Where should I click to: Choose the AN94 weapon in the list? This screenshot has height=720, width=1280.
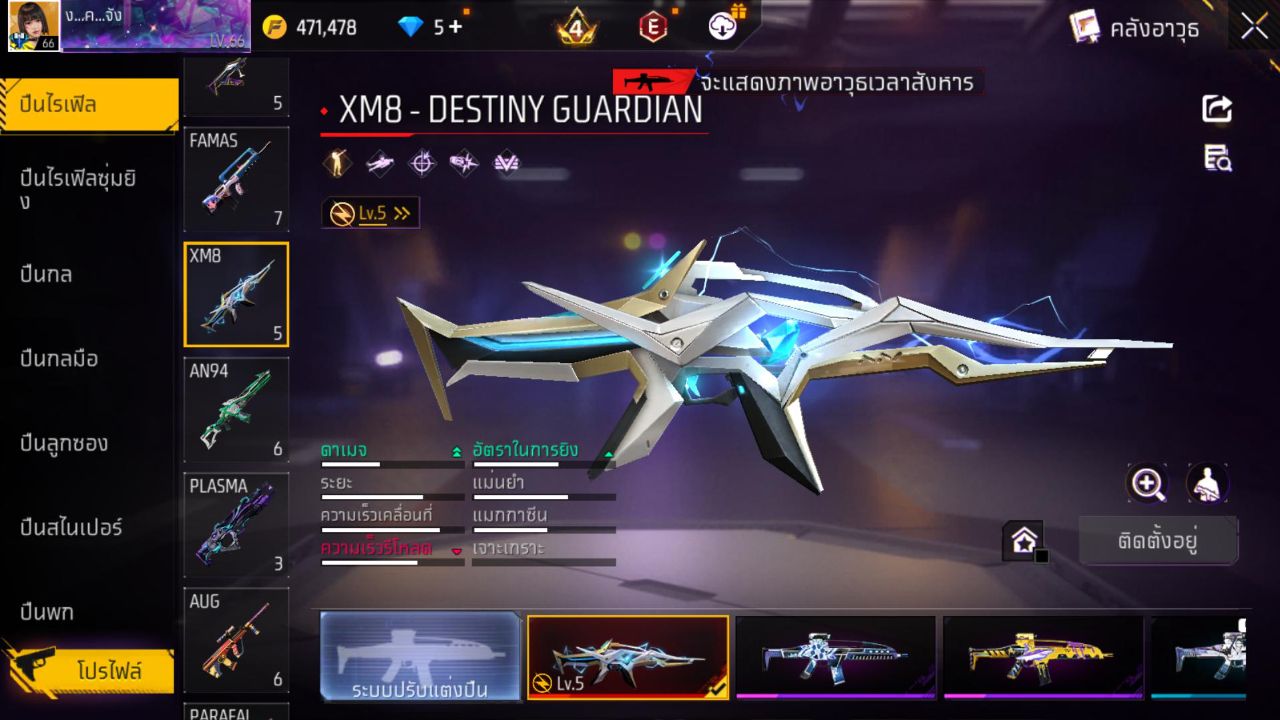click(x=236, y=410)
